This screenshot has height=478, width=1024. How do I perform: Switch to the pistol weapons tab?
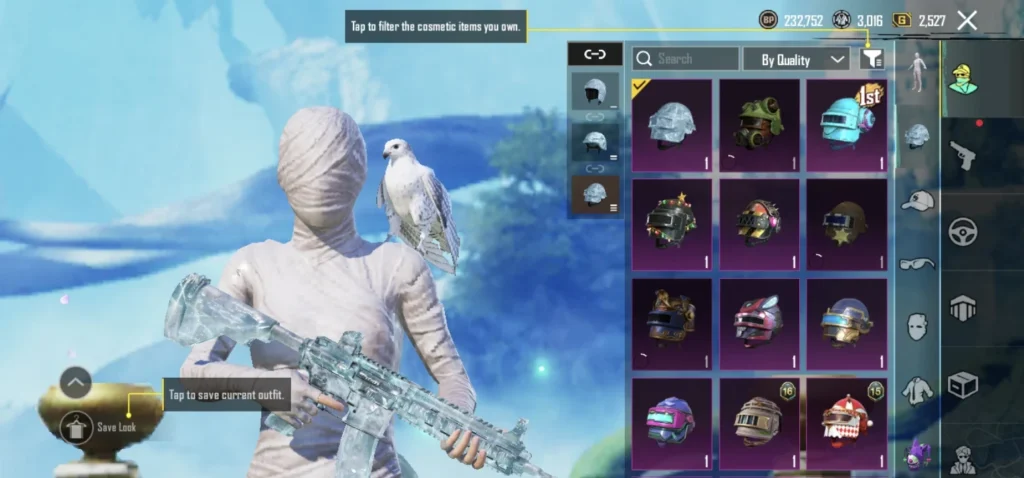964,155
